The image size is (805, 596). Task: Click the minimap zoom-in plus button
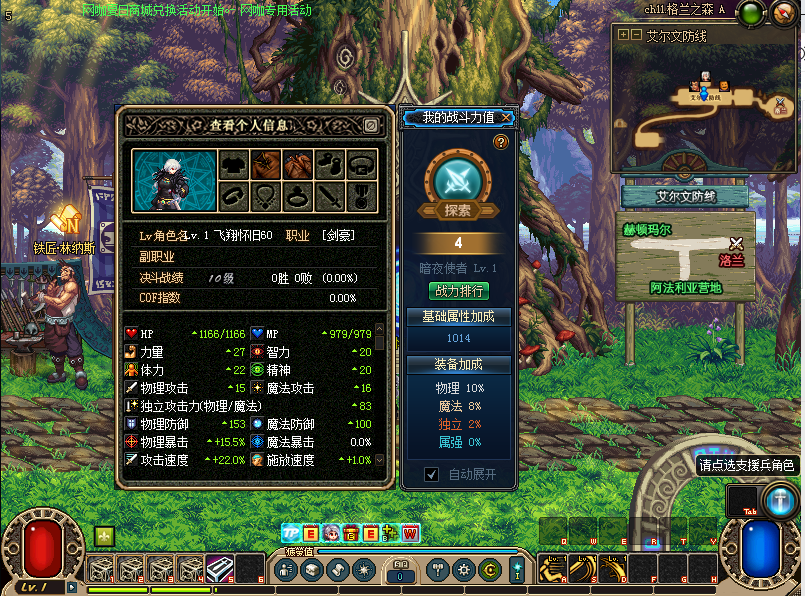(x=624, y=34)
